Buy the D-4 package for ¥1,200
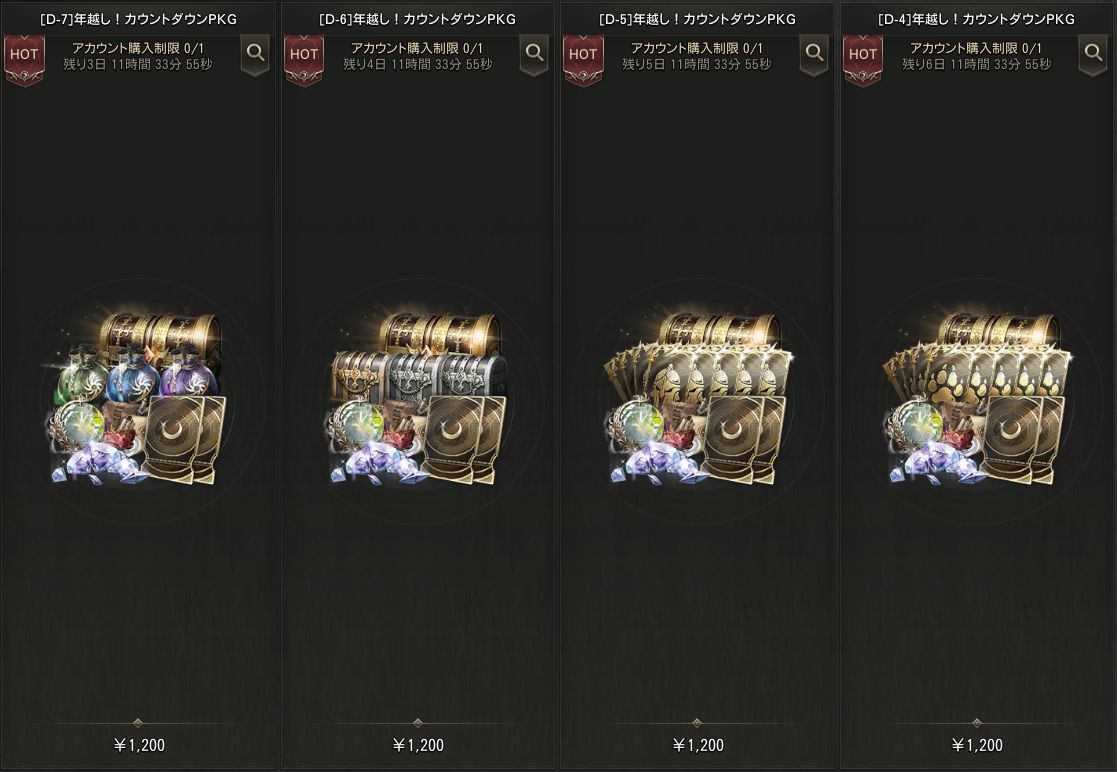Image resolution: width=1117 pixels, height=772 pixels. click(x=977, y=745)
